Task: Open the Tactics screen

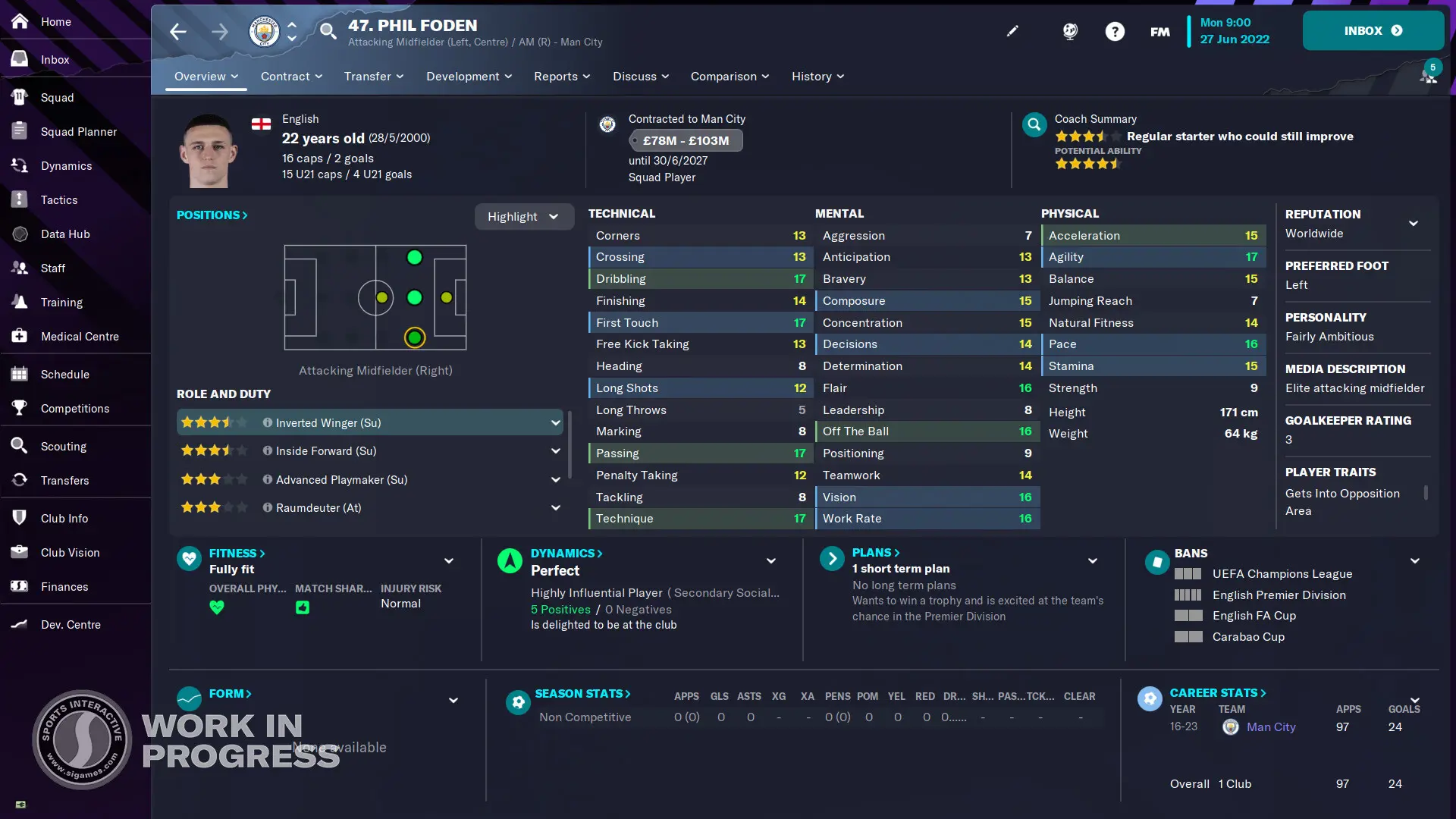Action: click(x=59, y=199)
